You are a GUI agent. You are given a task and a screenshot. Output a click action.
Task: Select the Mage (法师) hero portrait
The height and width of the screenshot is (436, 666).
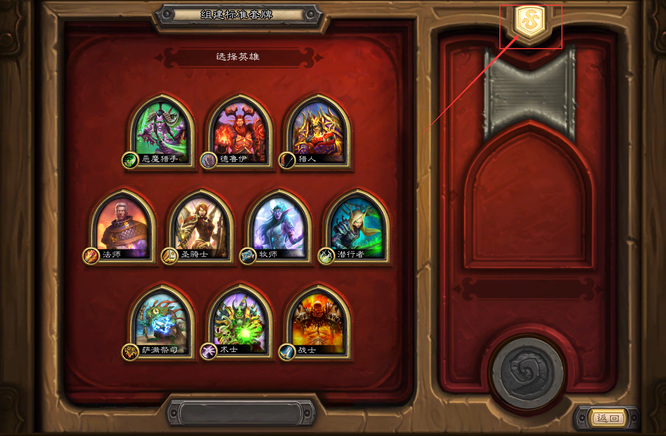[x=122, y=225]
